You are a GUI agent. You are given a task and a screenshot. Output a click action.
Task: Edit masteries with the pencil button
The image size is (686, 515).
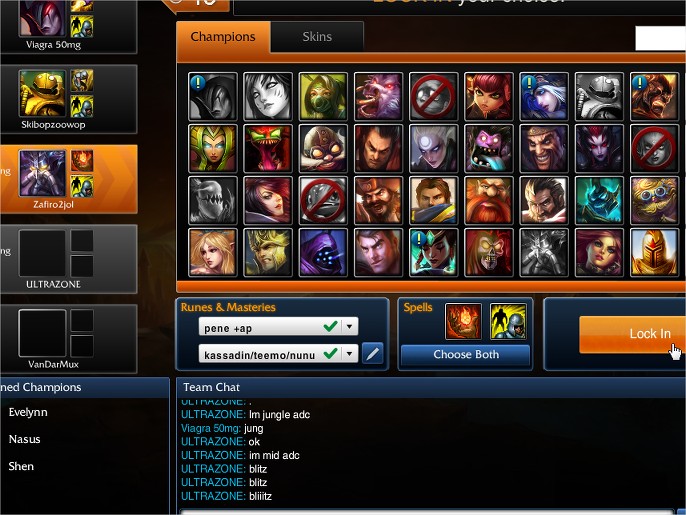coord(372,353)
